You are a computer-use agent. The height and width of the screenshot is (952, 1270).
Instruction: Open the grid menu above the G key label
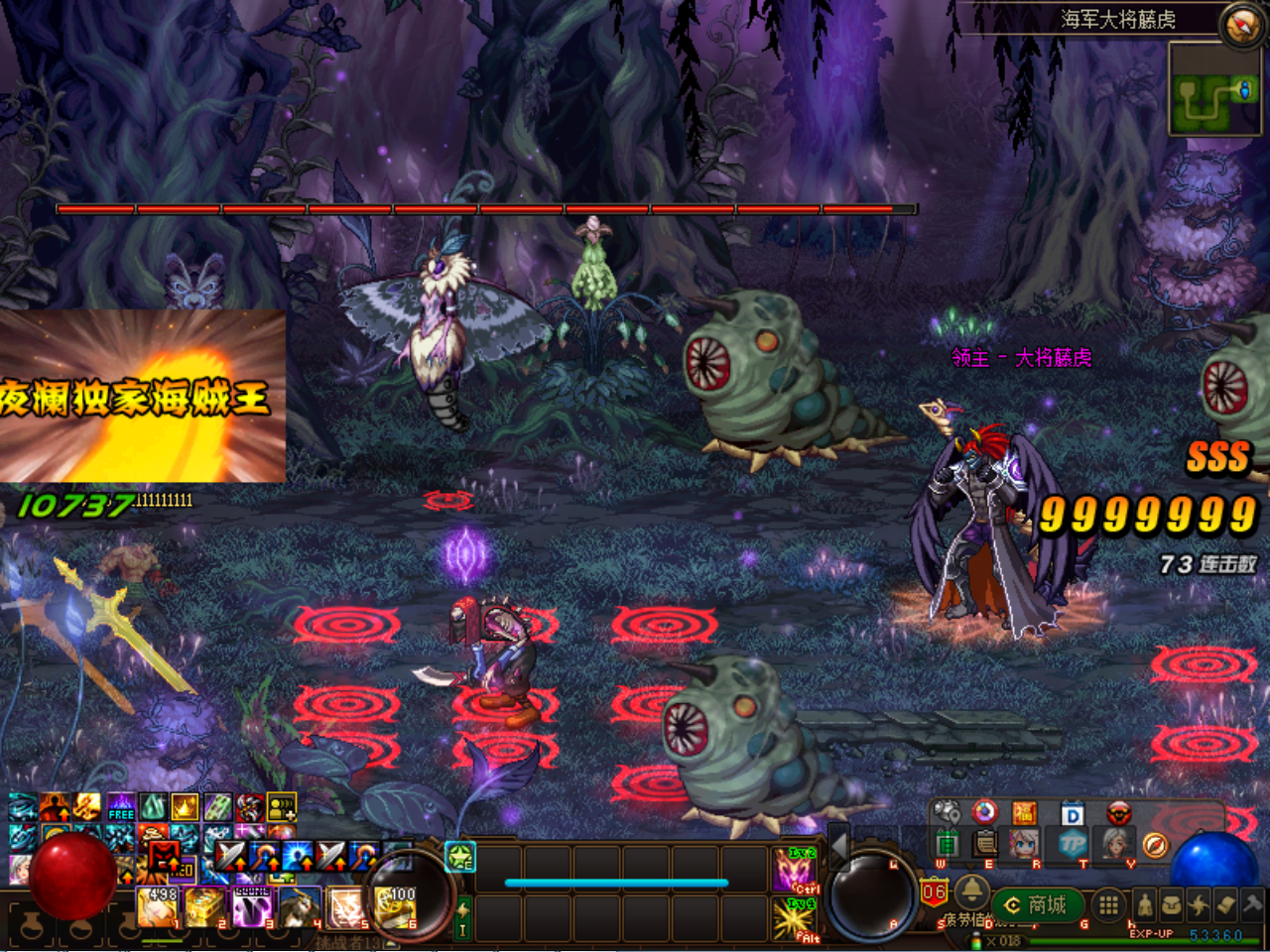coord(1107,905)
